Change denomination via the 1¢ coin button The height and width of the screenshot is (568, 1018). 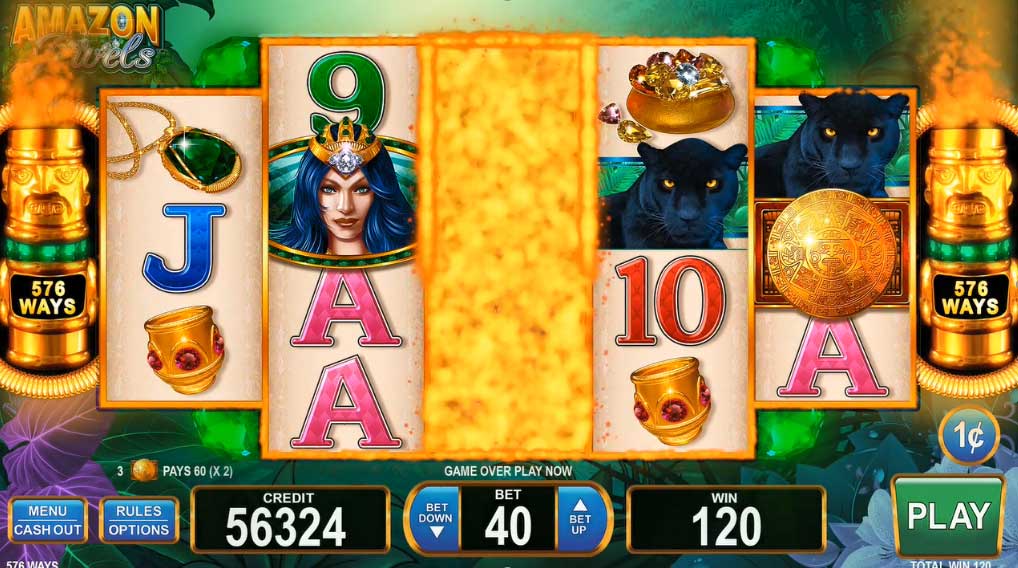click(968, 436)
